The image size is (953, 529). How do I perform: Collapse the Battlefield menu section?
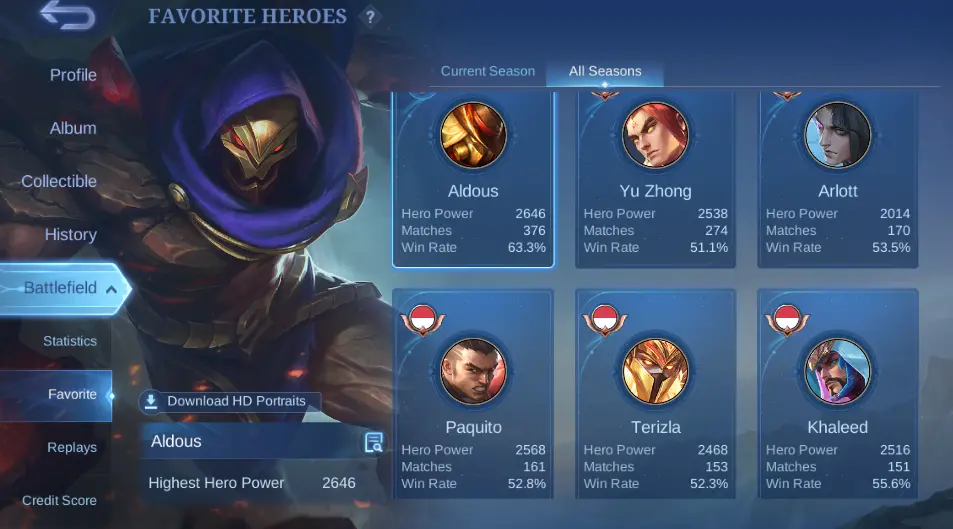[111, 289]
